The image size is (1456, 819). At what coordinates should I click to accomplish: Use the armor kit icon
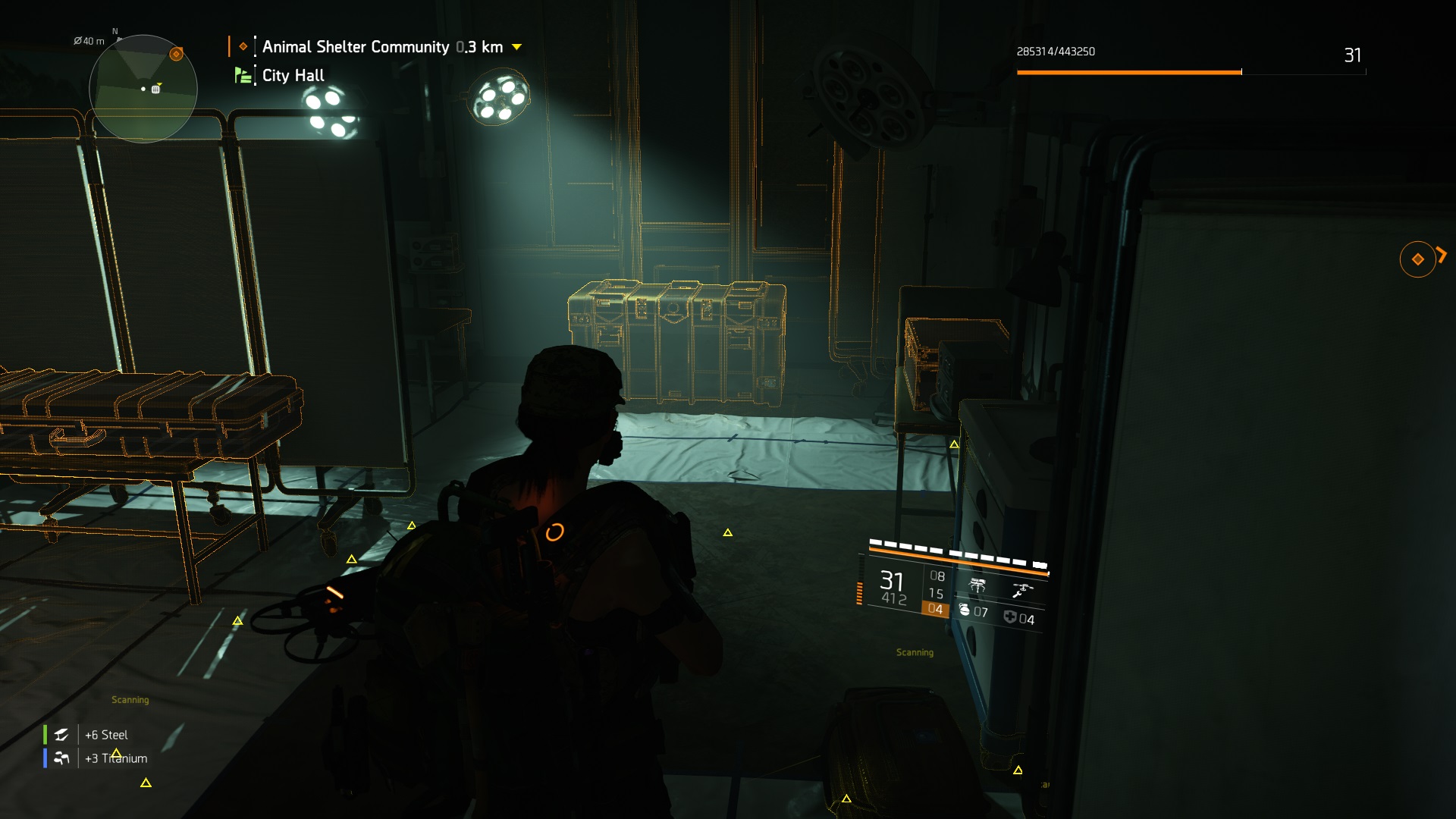click(1010, 617)
